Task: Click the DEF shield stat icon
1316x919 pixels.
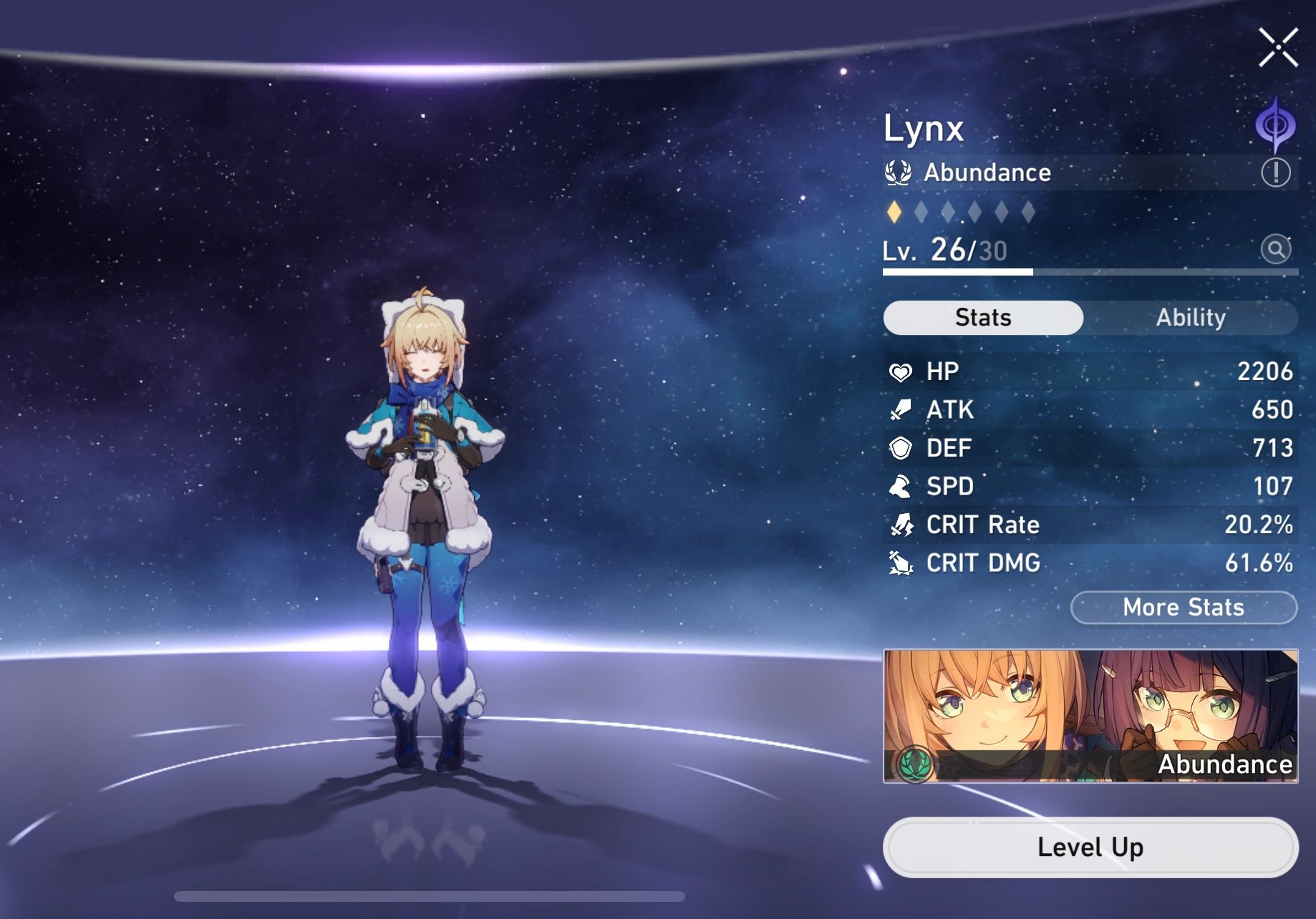Action: coord(902,448)
